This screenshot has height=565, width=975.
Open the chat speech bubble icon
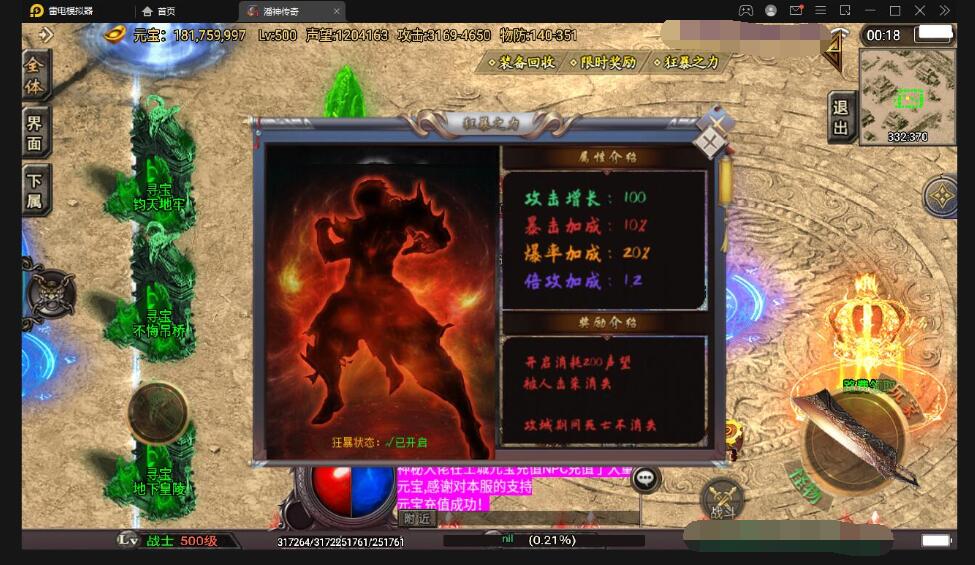coord(646,479)
